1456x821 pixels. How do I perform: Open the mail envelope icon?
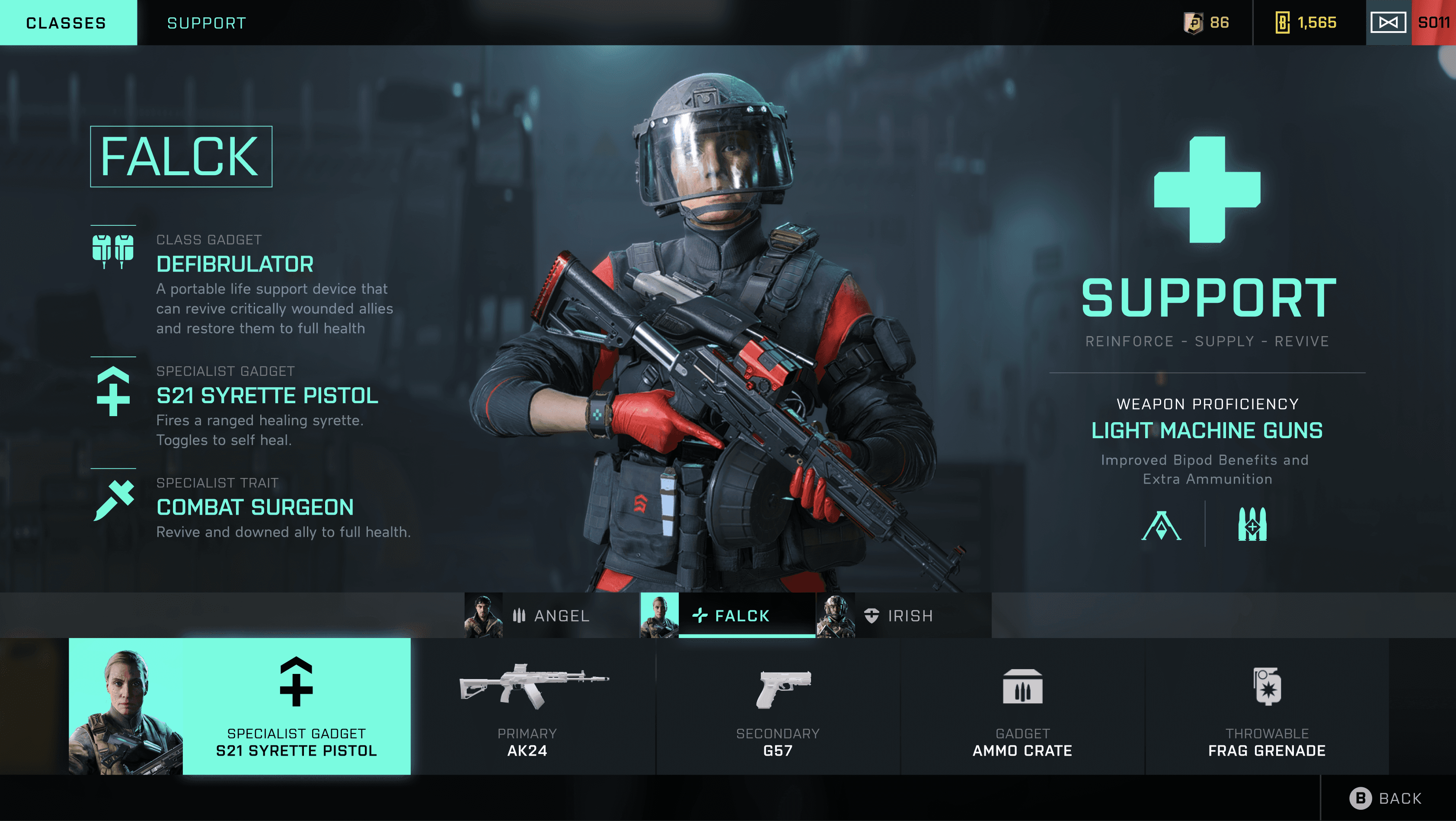(x=1388, y=22)
